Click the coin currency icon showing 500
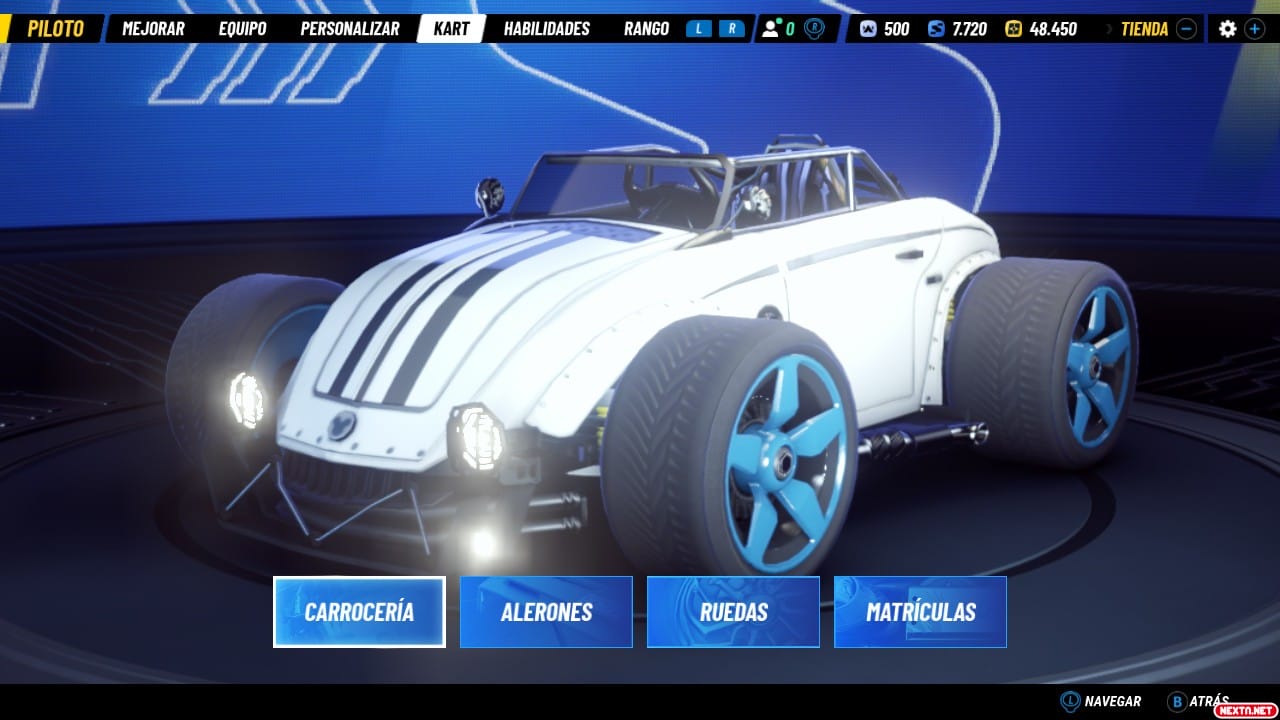The width and height of the screenshot is (1280, 720). tap(867, 28)
